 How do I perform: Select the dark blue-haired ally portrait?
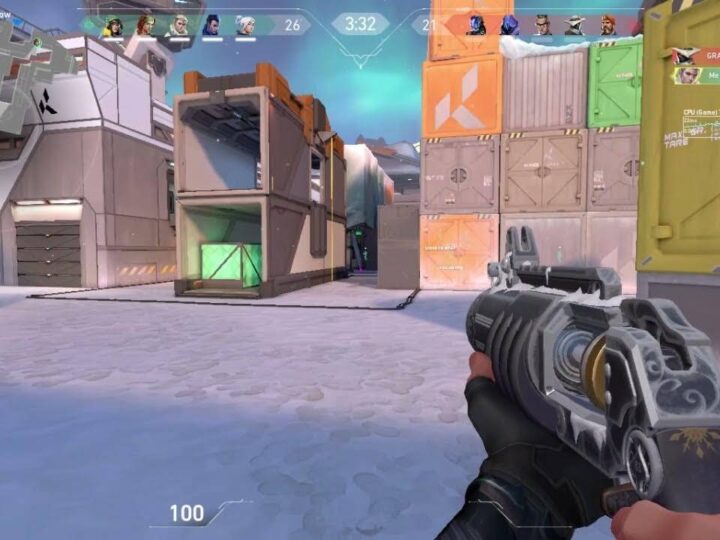211,25
